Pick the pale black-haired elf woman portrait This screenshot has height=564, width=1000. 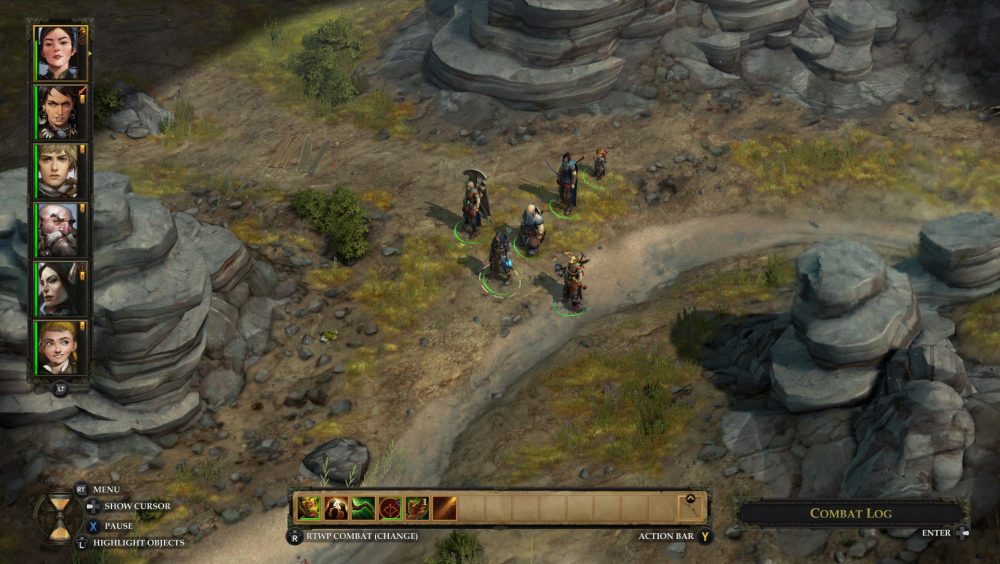(x=59, y=289)
